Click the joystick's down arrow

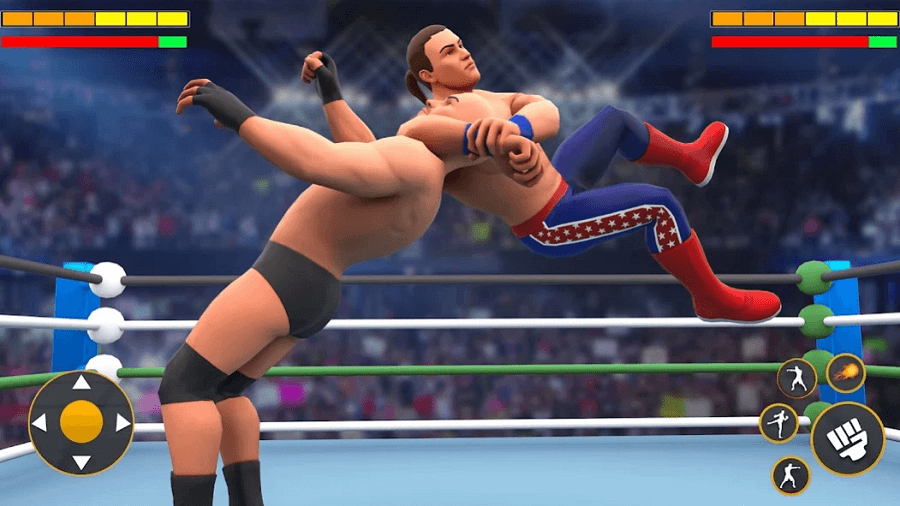click(x=81, y=463)
